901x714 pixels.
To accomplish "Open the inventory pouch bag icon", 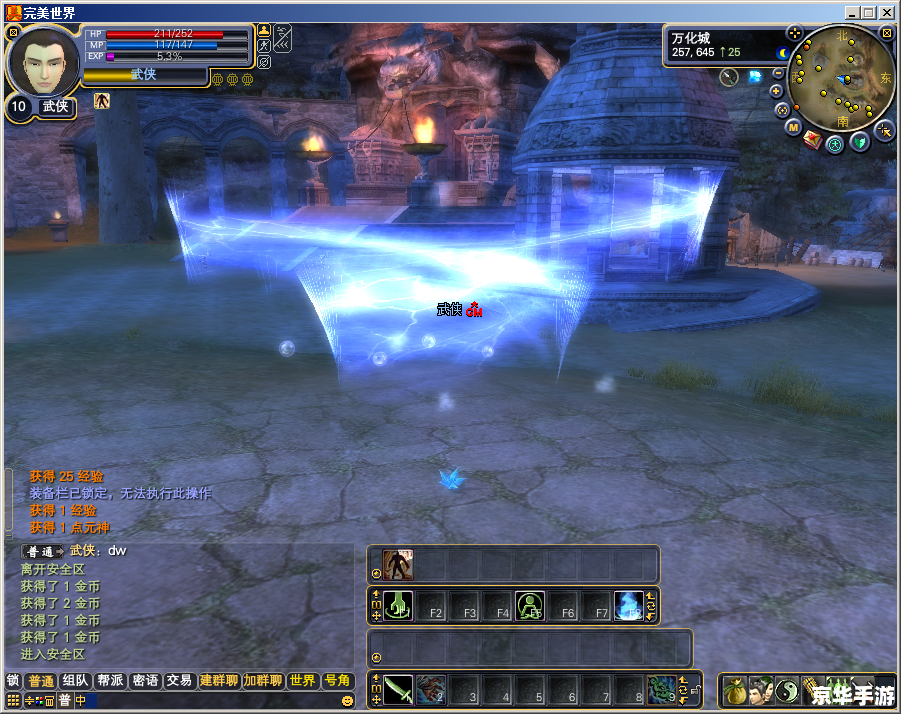I will point(733,691).
